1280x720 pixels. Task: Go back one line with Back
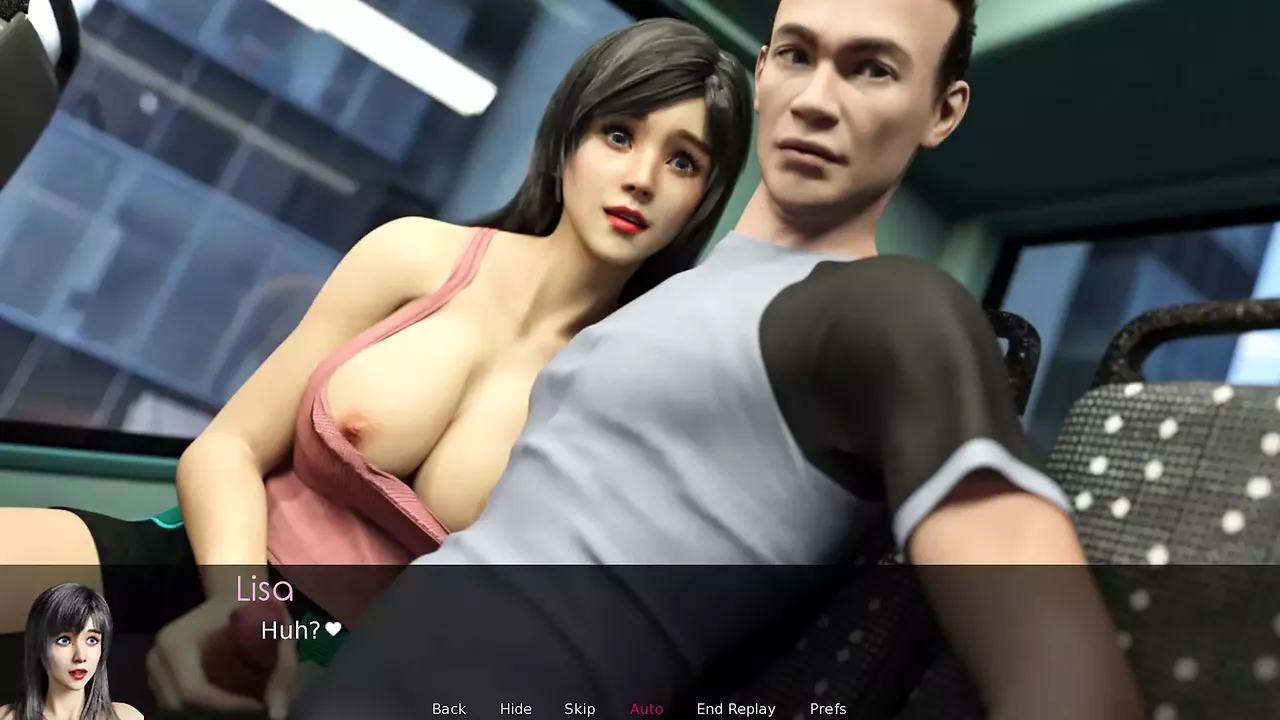click(449, 709)
